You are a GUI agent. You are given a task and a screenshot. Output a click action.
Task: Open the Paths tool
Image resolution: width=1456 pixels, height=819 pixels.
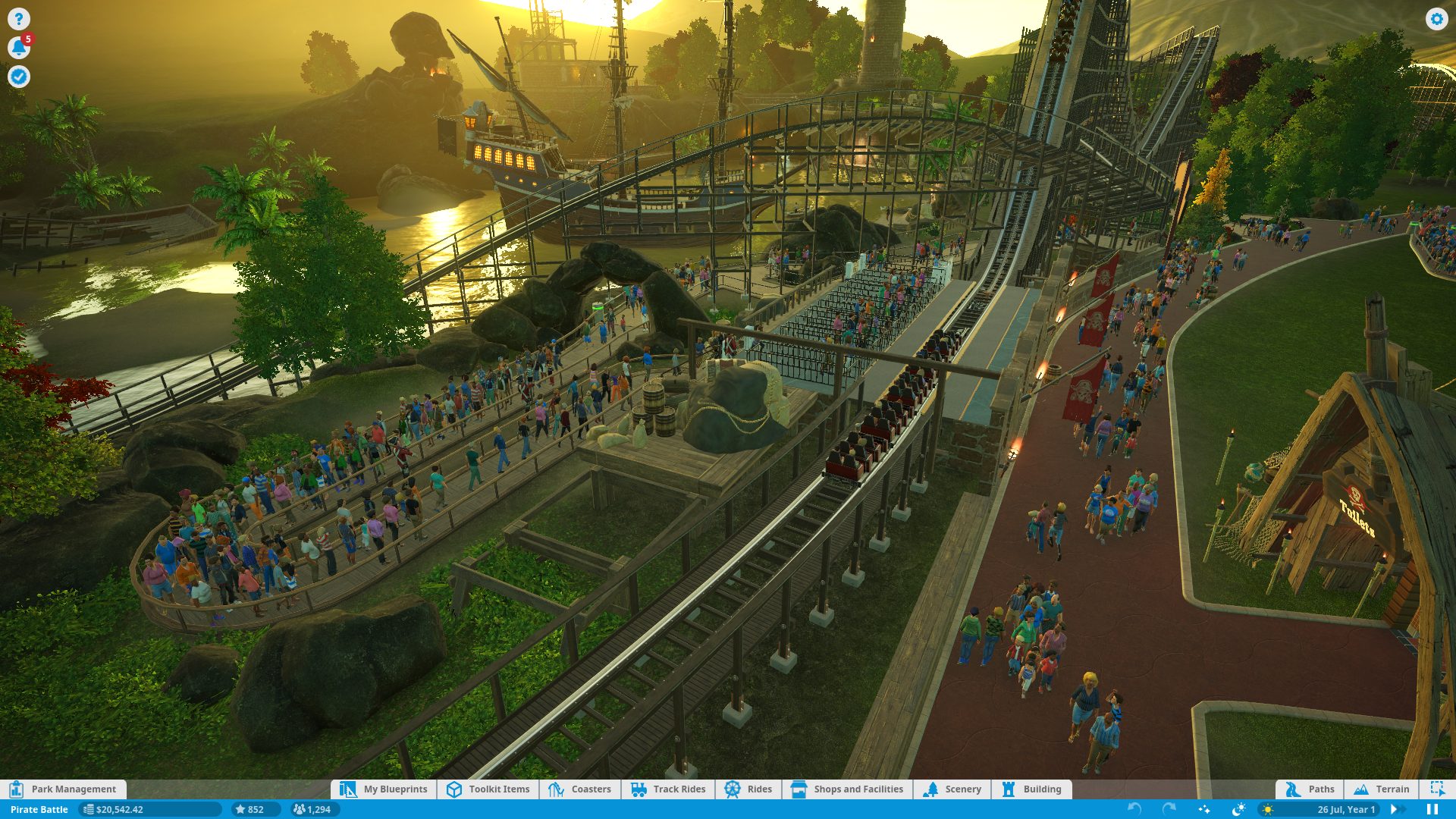(x=1310, y=789)
